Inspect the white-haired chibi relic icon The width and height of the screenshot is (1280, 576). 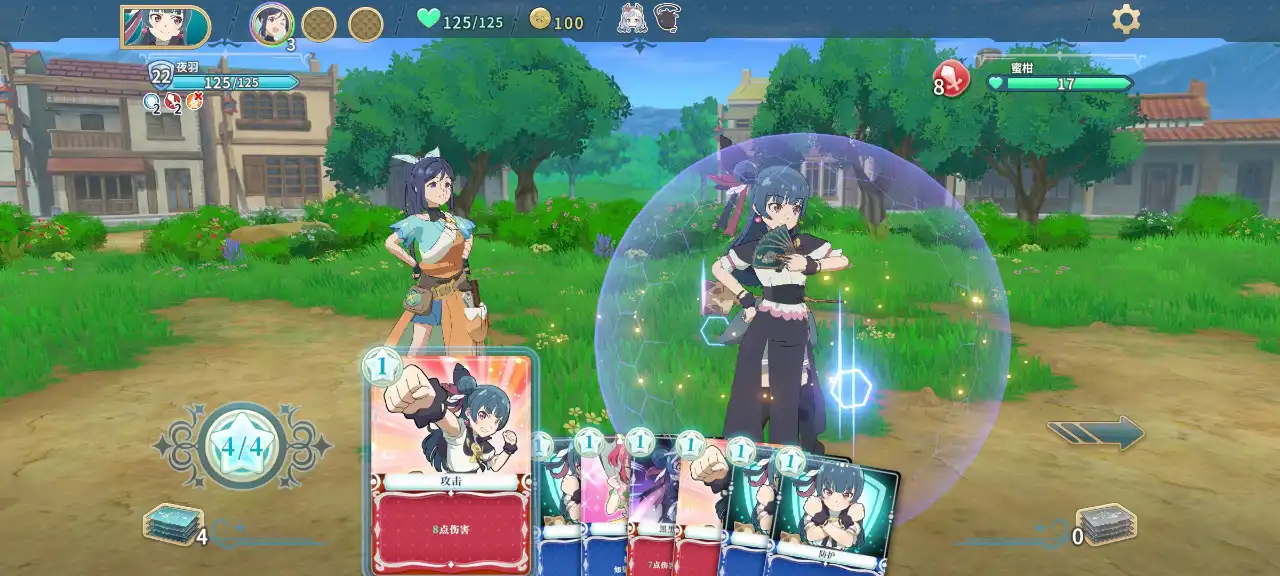[x=632, y=18]
